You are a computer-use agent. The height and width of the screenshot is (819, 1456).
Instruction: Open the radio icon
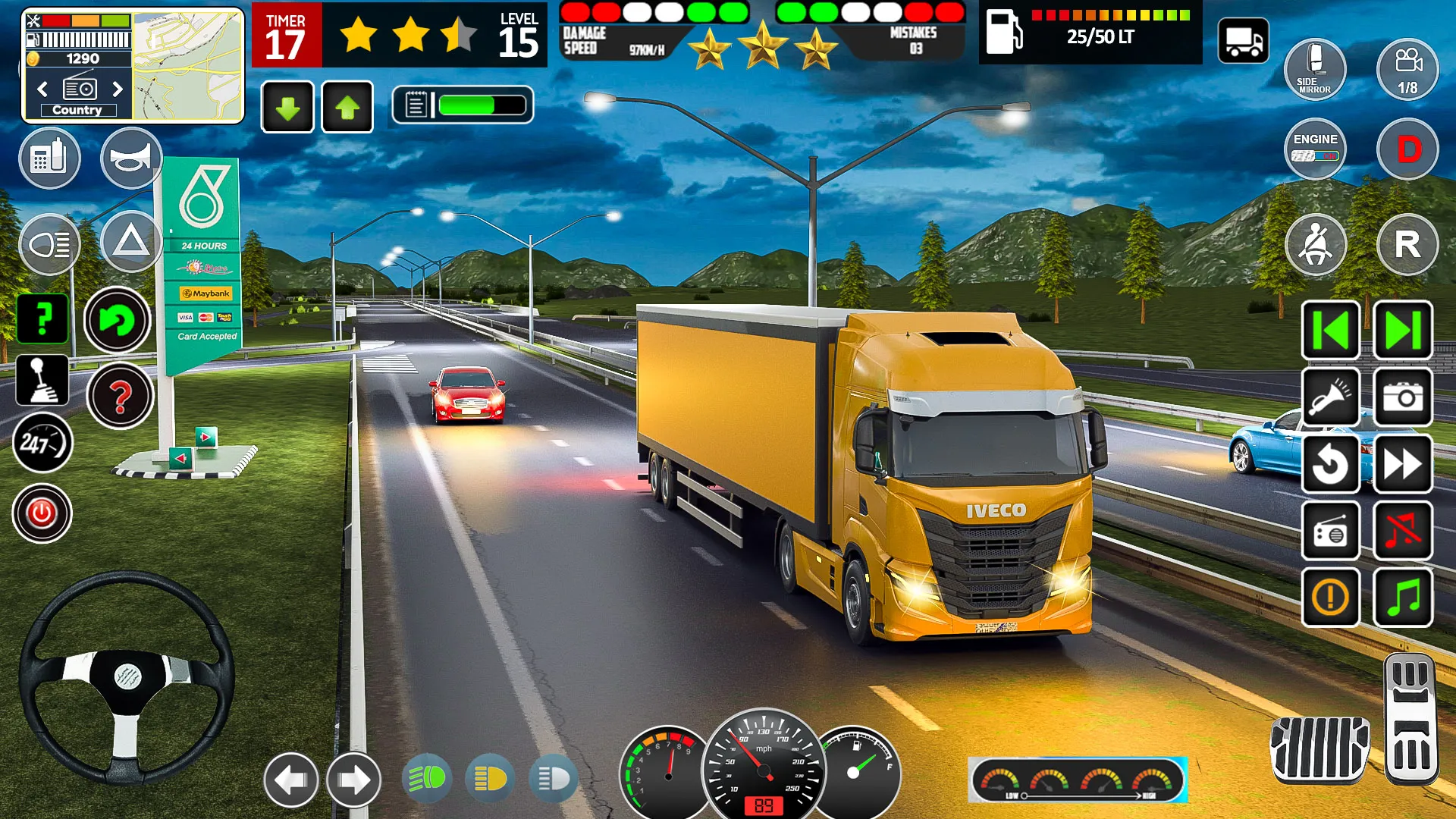(1331, 530)
